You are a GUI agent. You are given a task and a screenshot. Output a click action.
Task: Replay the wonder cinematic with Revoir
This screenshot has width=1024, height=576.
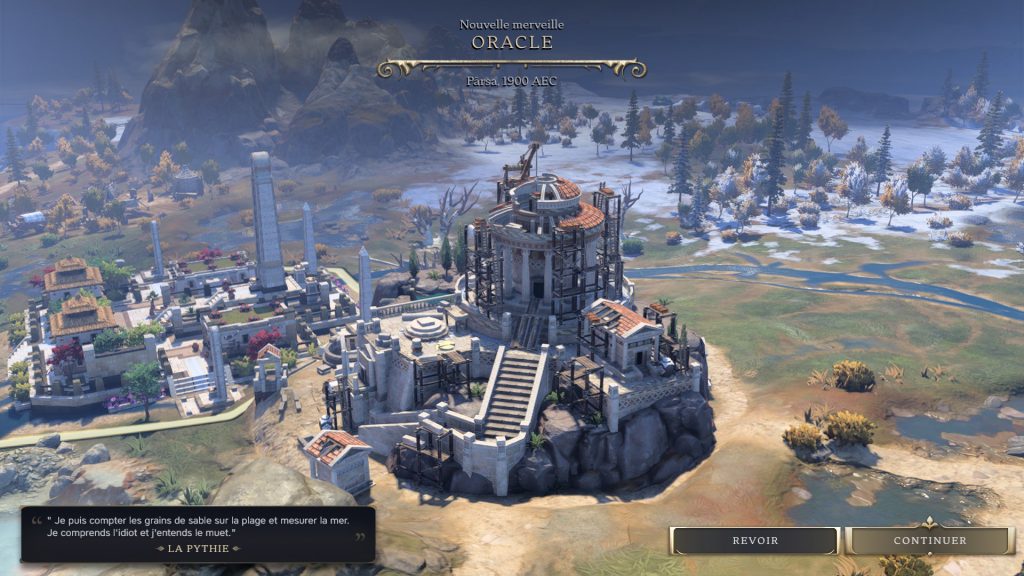click(755, 540)
